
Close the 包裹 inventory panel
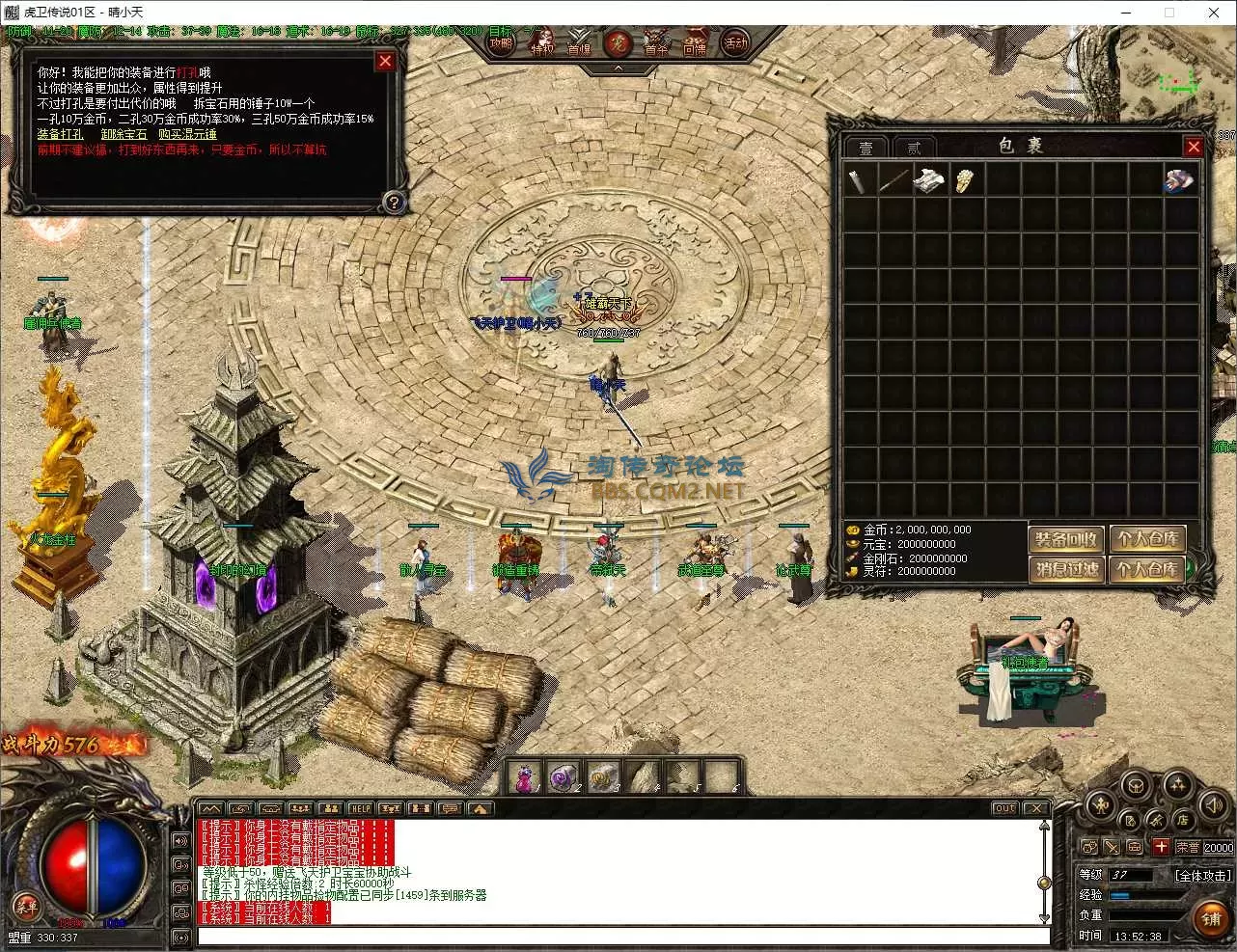(1194, 147)
